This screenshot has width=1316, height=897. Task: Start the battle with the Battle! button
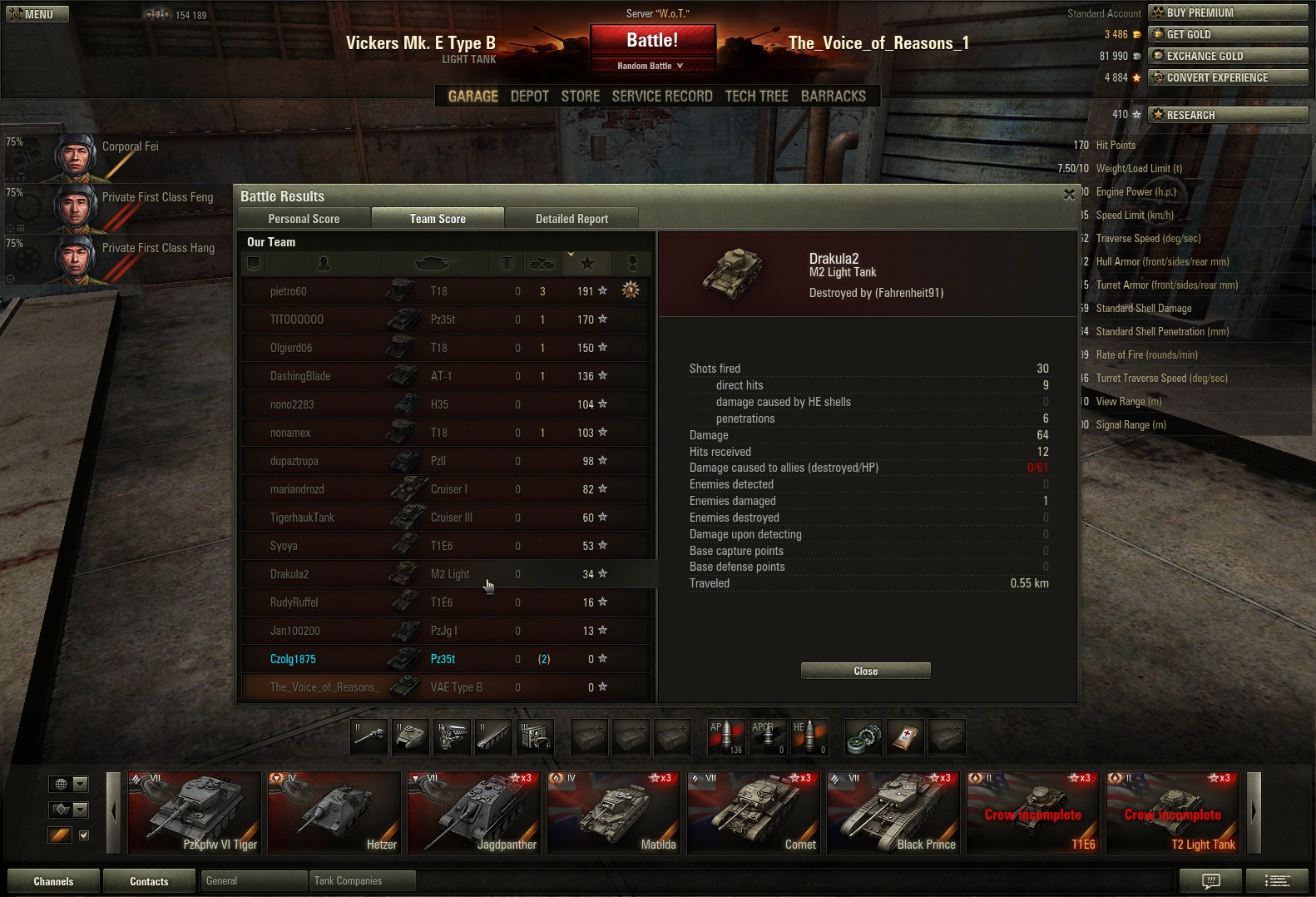point(652,41)
